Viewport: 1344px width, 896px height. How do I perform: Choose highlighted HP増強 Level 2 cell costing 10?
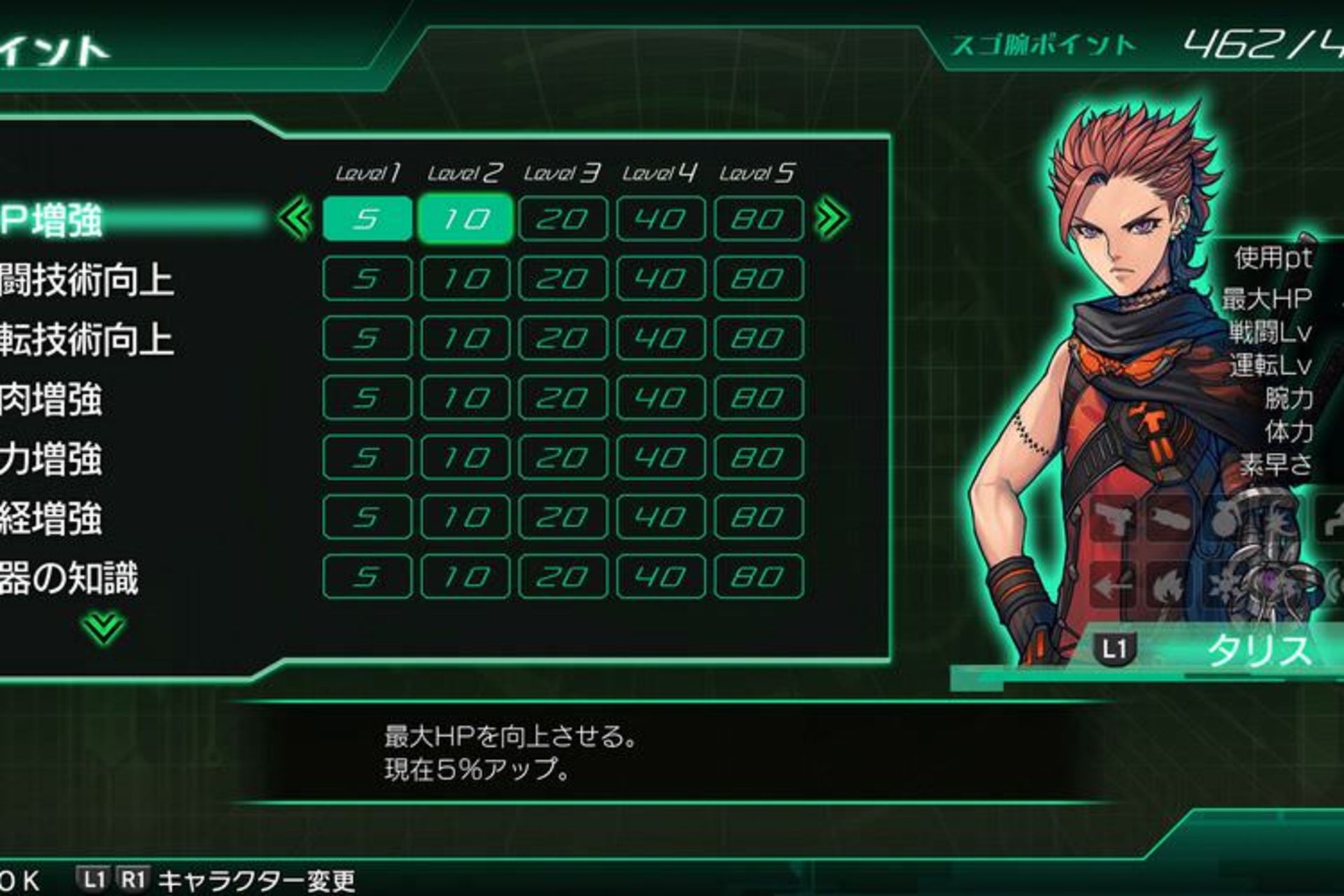pyautogui.click(x=465, y=219)
